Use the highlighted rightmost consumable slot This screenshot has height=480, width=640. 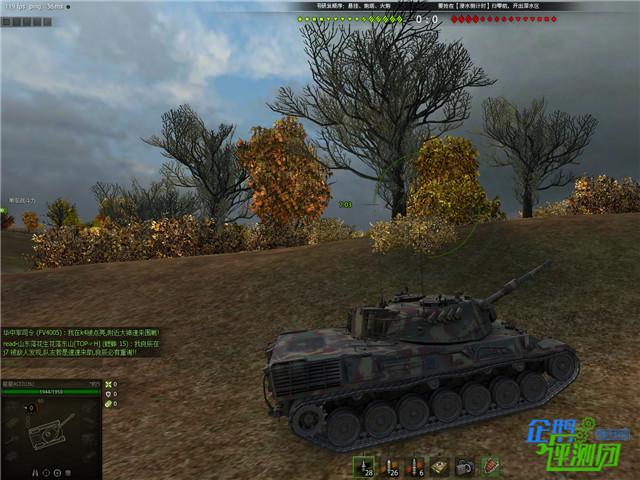point(490,466)
